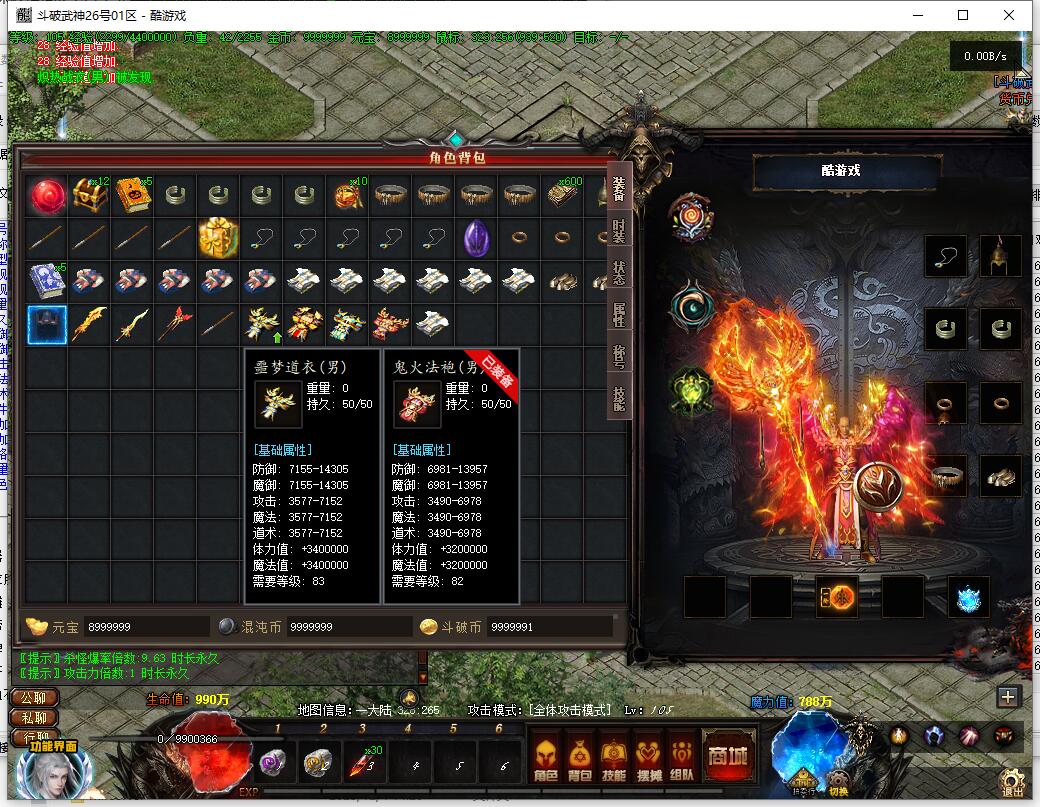Image resolution: width=1040 pixels, height=807 pixels.
Task: Select the golden gift box item
Action: click(218, 238)
